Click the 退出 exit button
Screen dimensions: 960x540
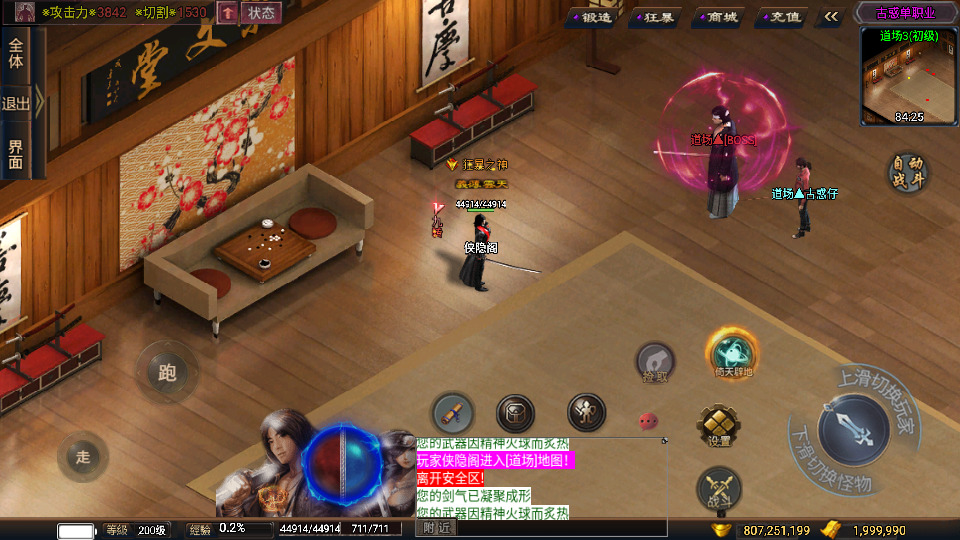(x=16, y=103)
